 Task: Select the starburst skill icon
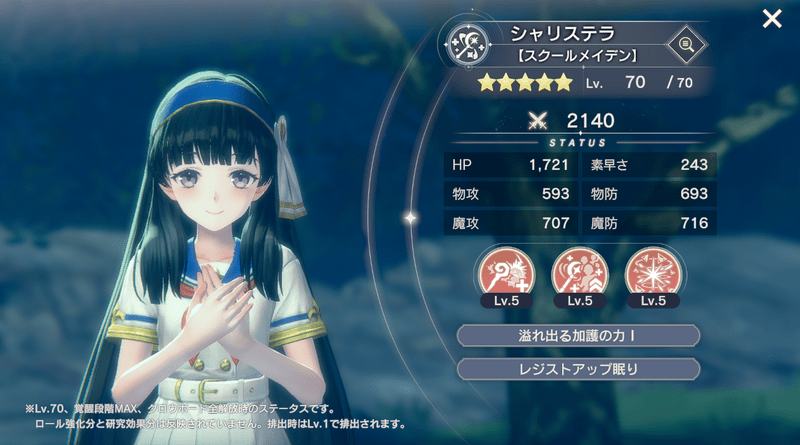650,272
